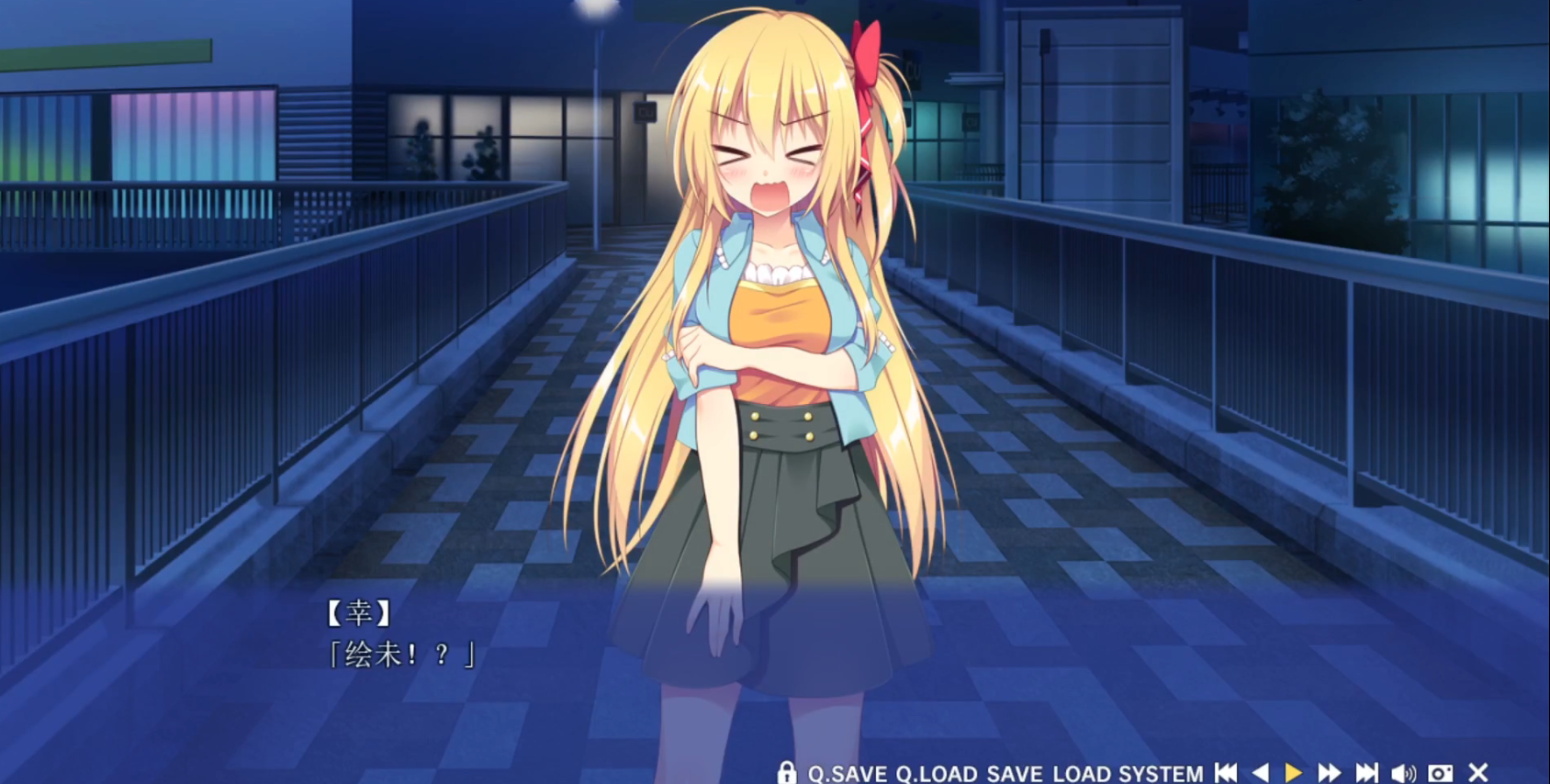Screen dimensions: 1550x784
Task: Click the speaker volume icon
Action: [1403, 773]
